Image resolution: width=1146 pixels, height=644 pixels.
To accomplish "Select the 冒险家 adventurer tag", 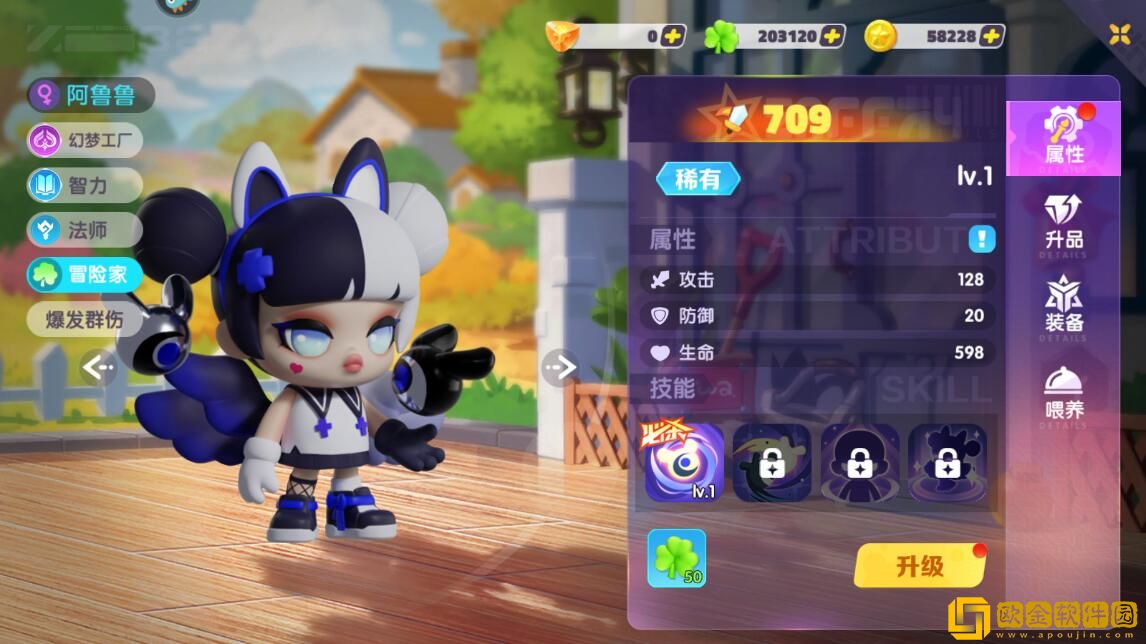I will 85,275.
